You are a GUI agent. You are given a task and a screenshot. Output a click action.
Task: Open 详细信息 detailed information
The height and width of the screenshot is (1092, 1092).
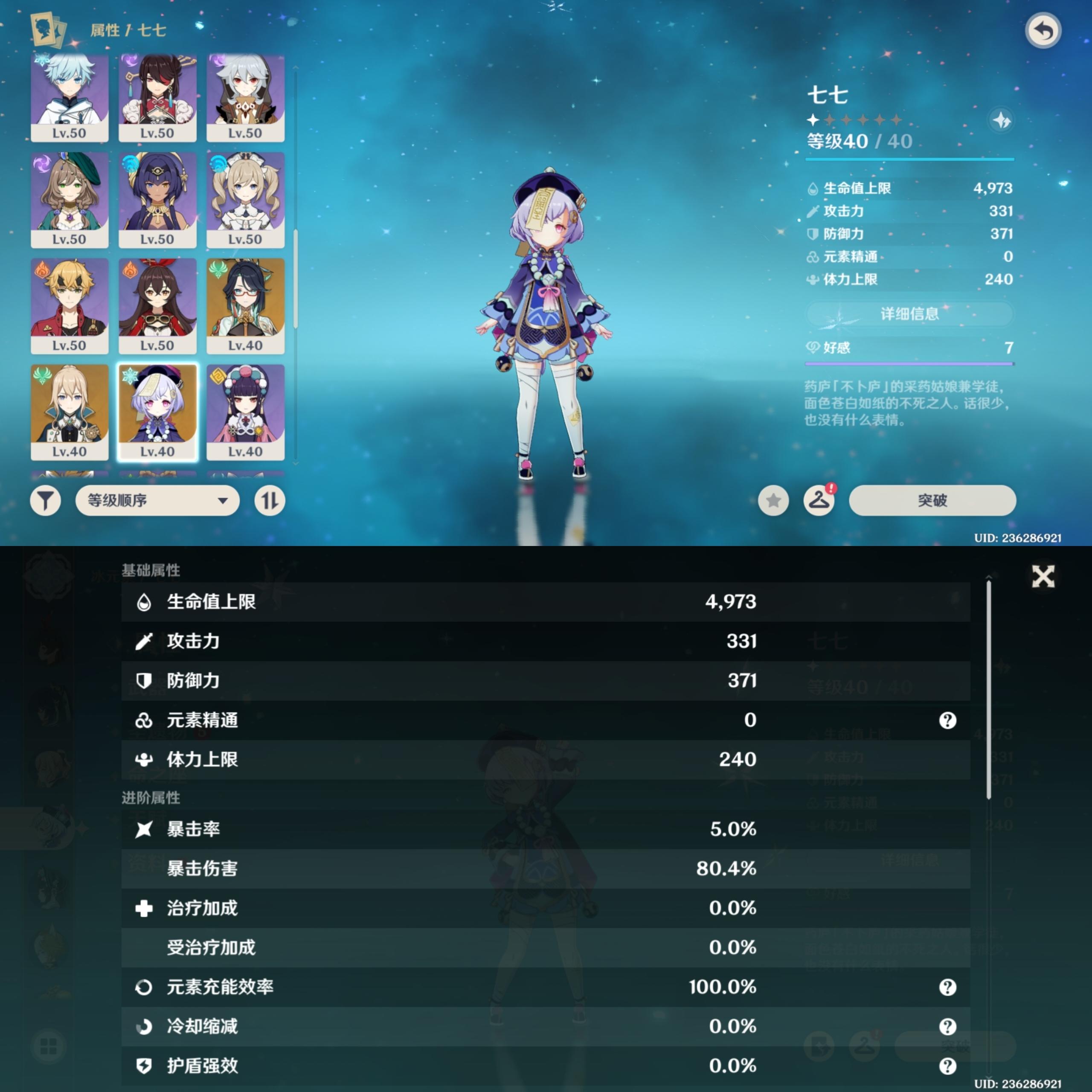point(909,314)
